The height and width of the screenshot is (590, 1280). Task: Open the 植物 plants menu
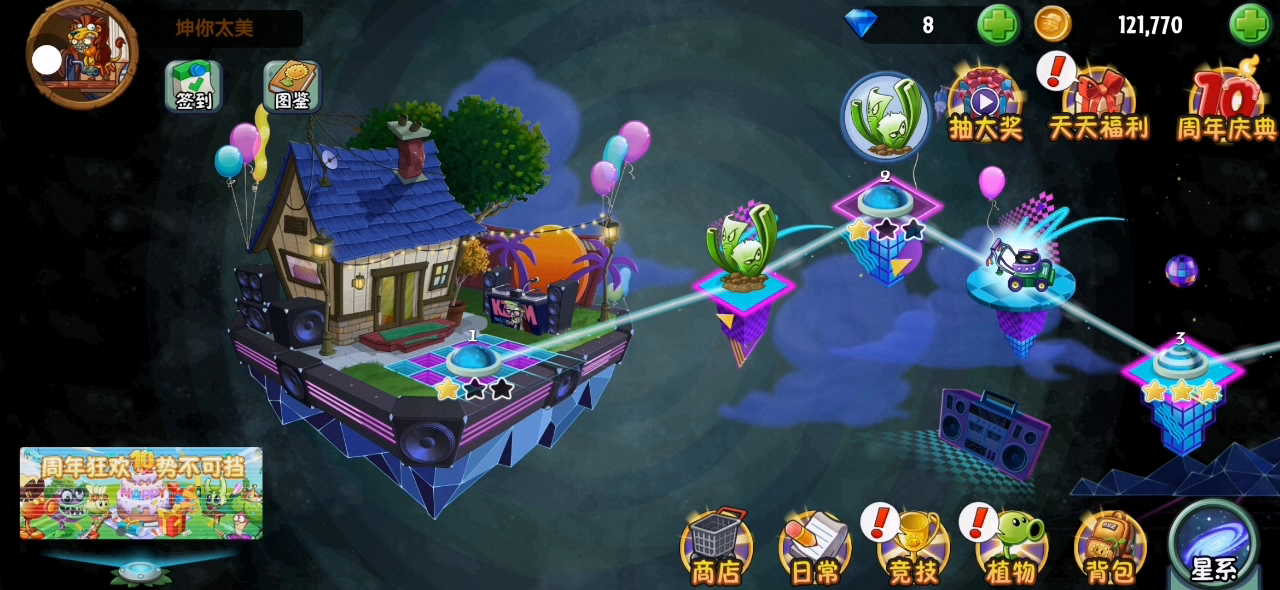point(1012,546)
